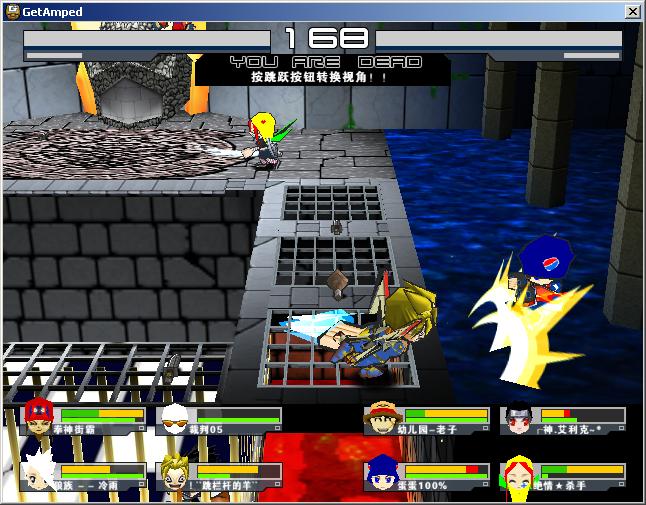Image resolution: width=646 pixels, height=505 pixels.
Task: Pick the white spiky-haired player portrait
Action: 39,472
